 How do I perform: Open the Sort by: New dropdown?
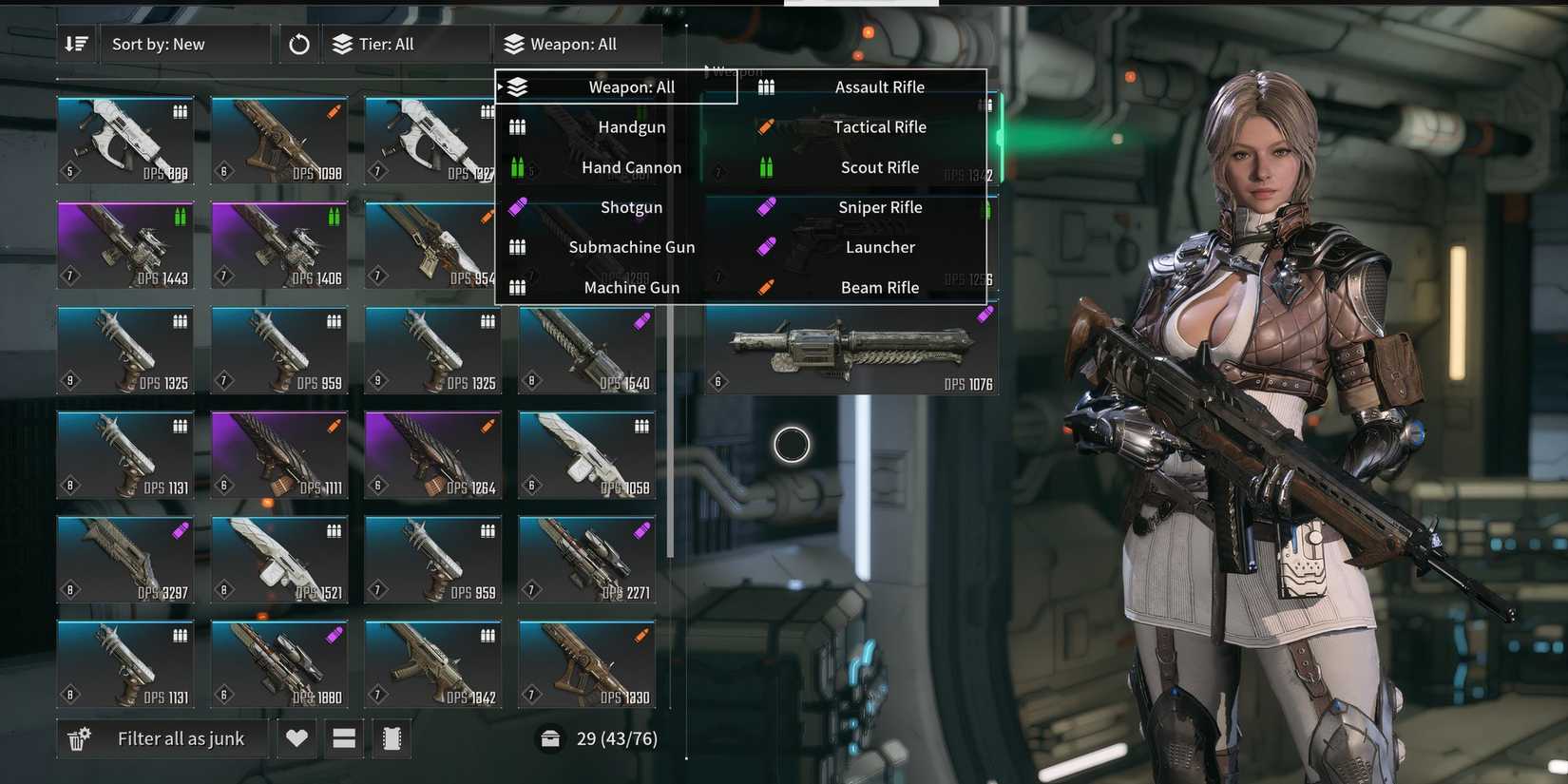[x=185, y=44]
